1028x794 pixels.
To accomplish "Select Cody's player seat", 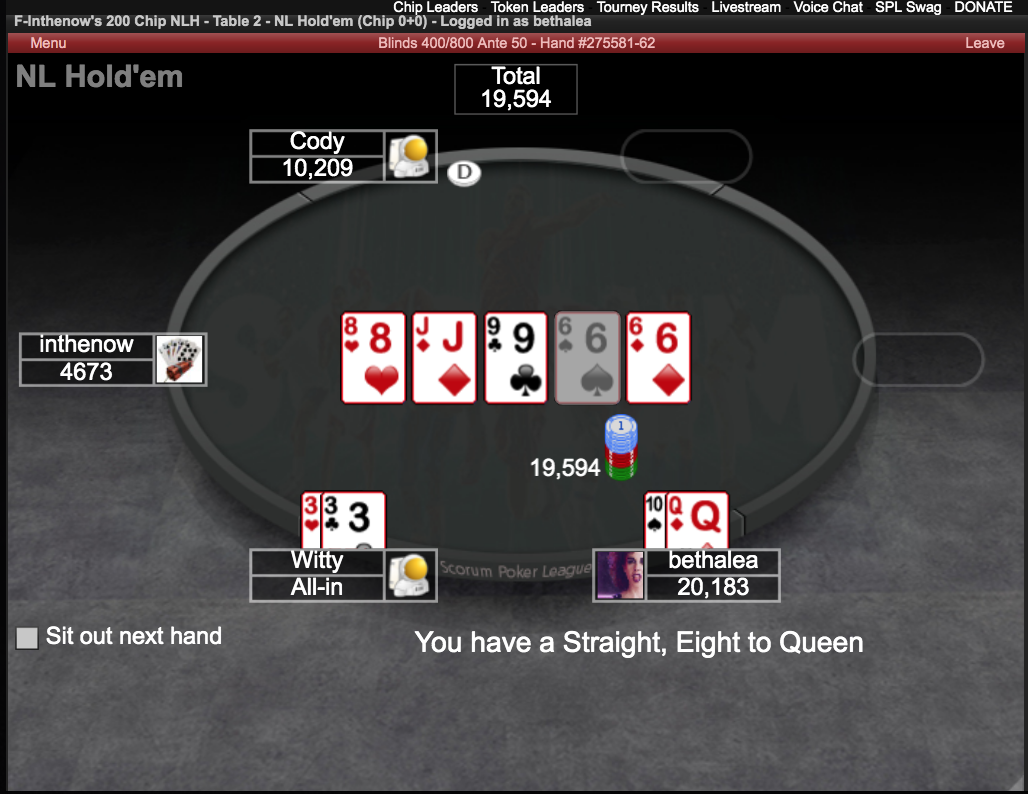I will point(317,156).
